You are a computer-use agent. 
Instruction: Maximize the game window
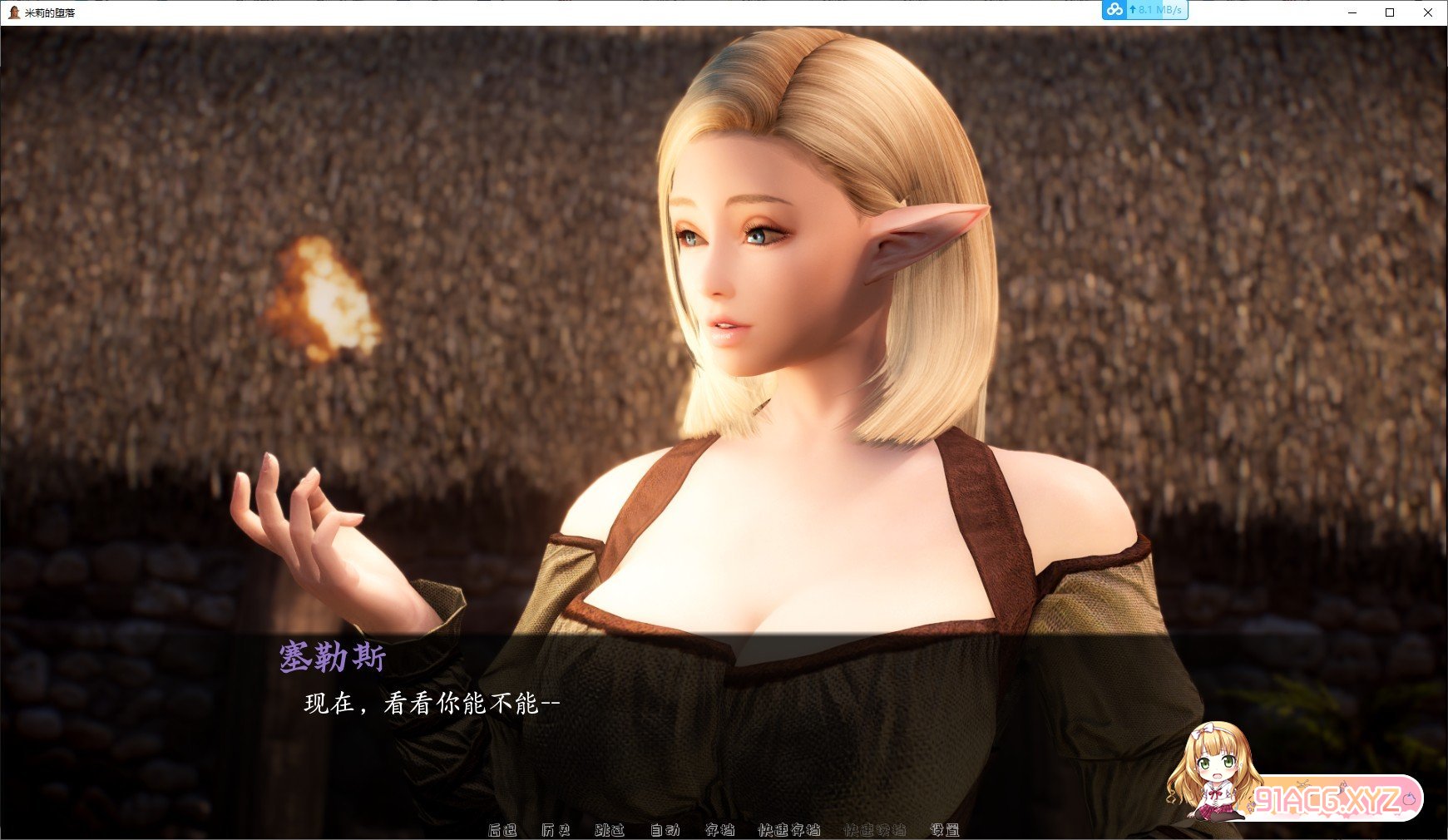1388,12
